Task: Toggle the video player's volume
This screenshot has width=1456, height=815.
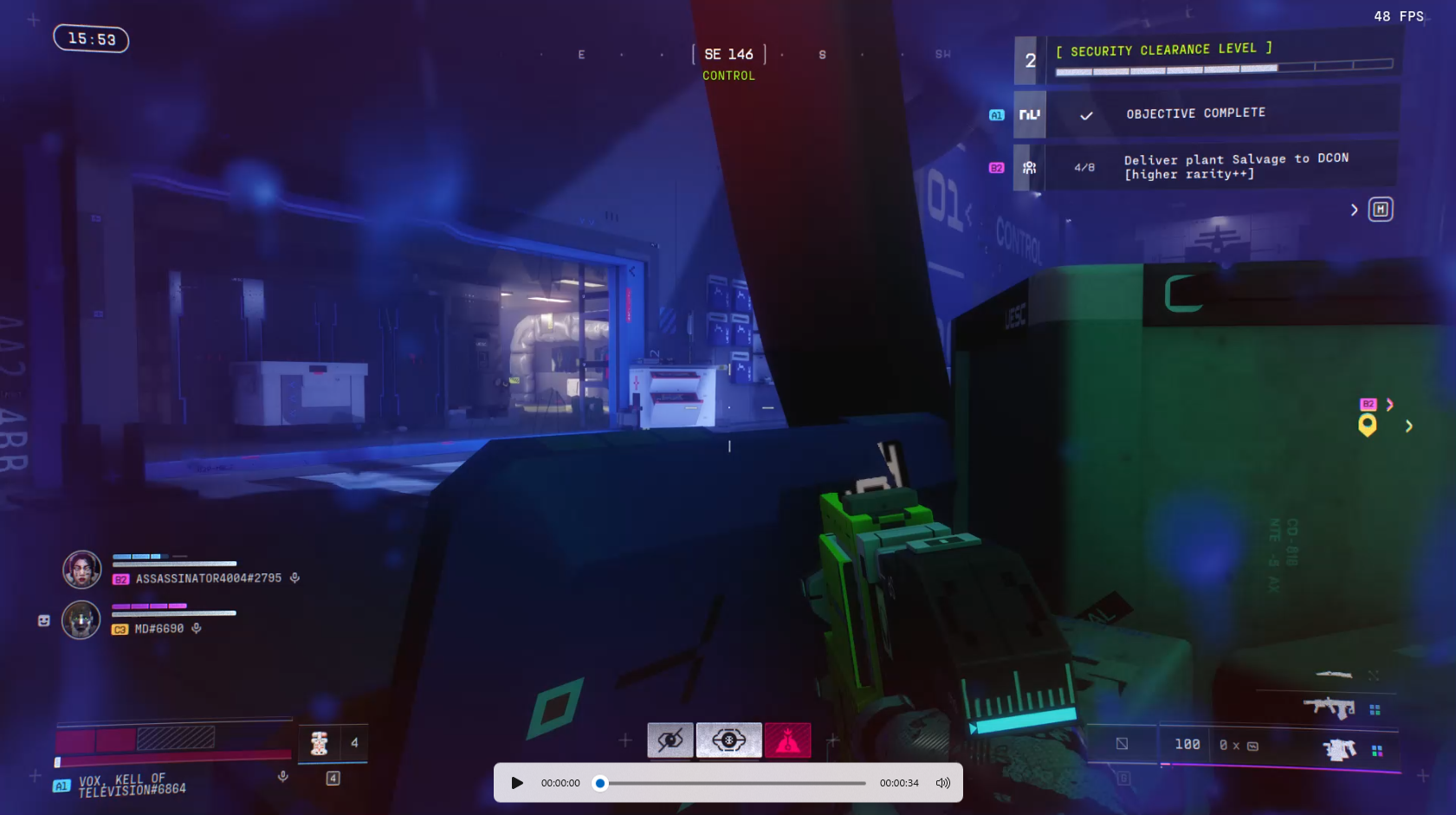Action: click(x=943, y=783)
